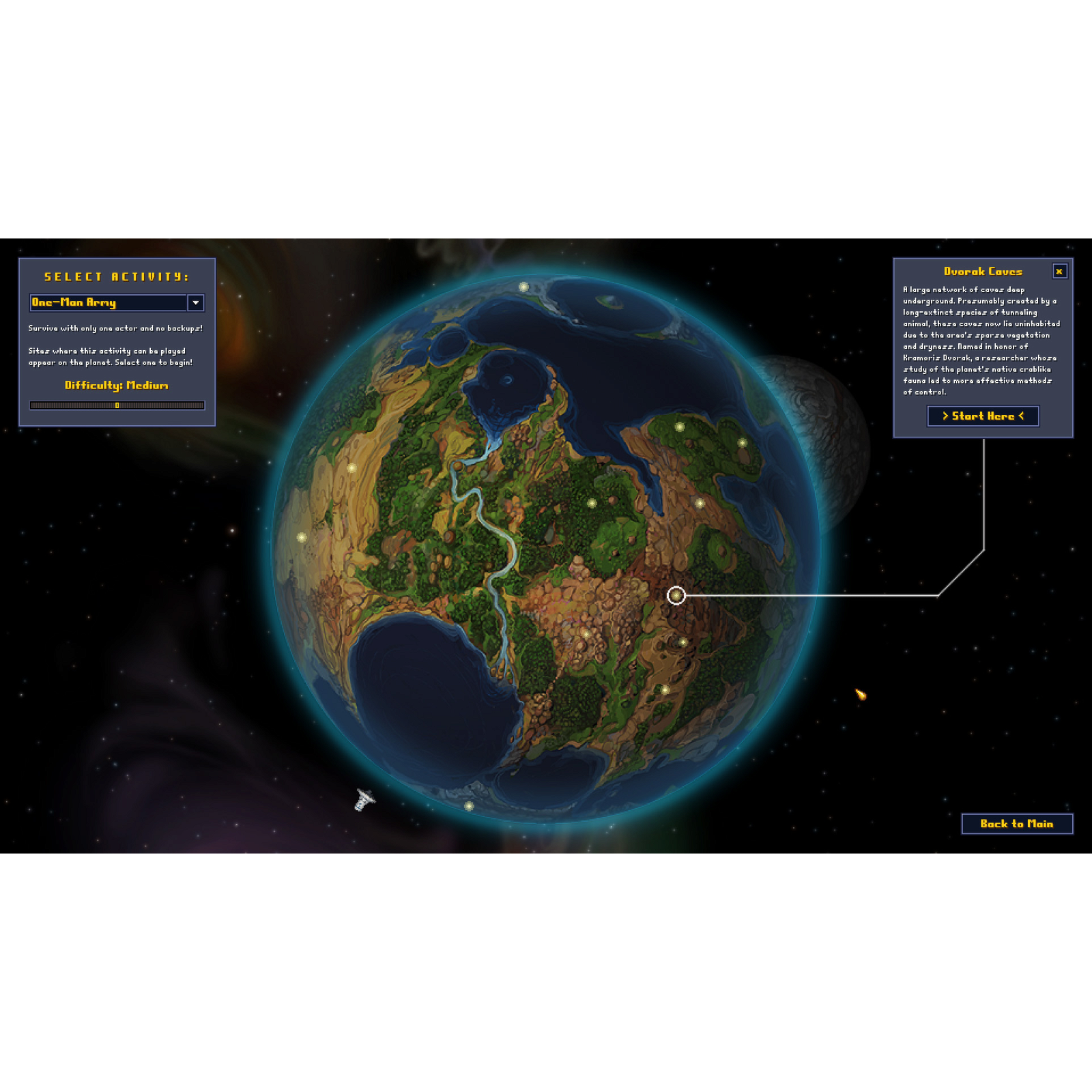Close the Dvorak Caves info panel
This screenshot has width=1092, height=1092.
click(x=1059, y=272)
